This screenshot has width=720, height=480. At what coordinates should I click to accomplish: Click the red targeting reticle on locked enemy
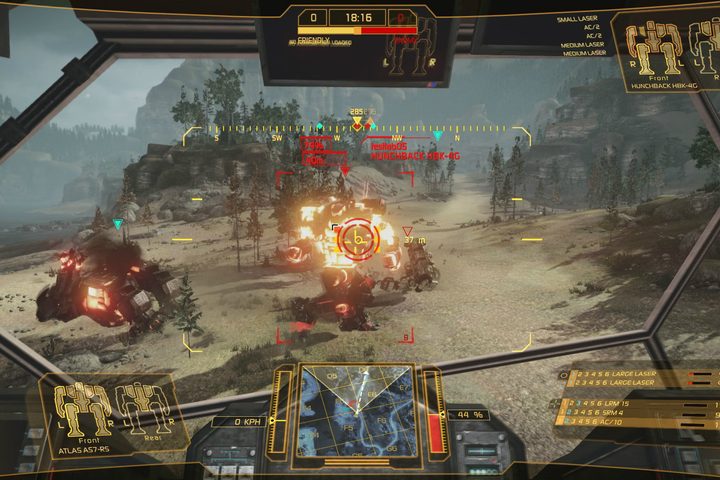pos(354,238)
